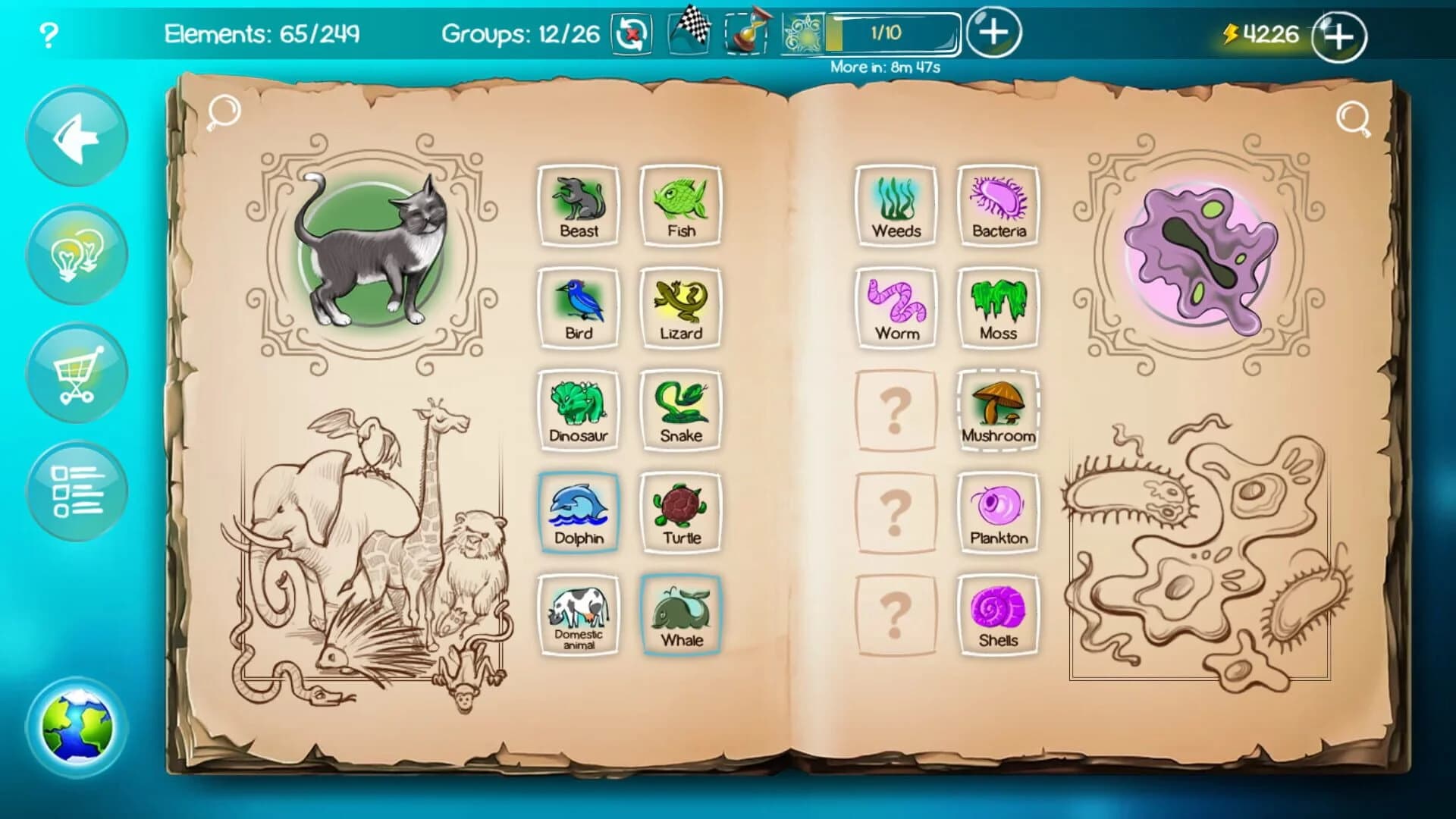Click the hourglass timer icon
The width and height of the screenshot is (1456, 819).
746,33
